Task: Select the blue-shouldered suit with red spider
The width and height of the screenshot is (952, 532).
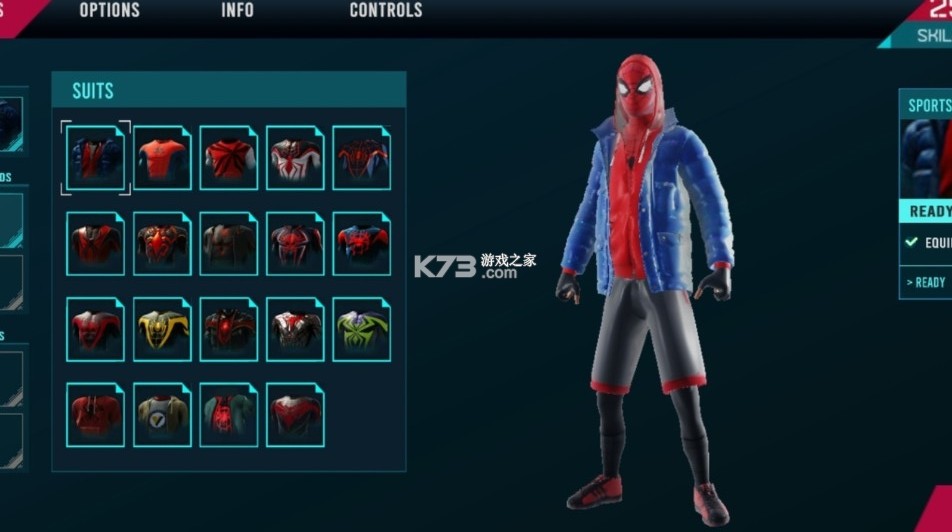Action: [x=361, y=243]
